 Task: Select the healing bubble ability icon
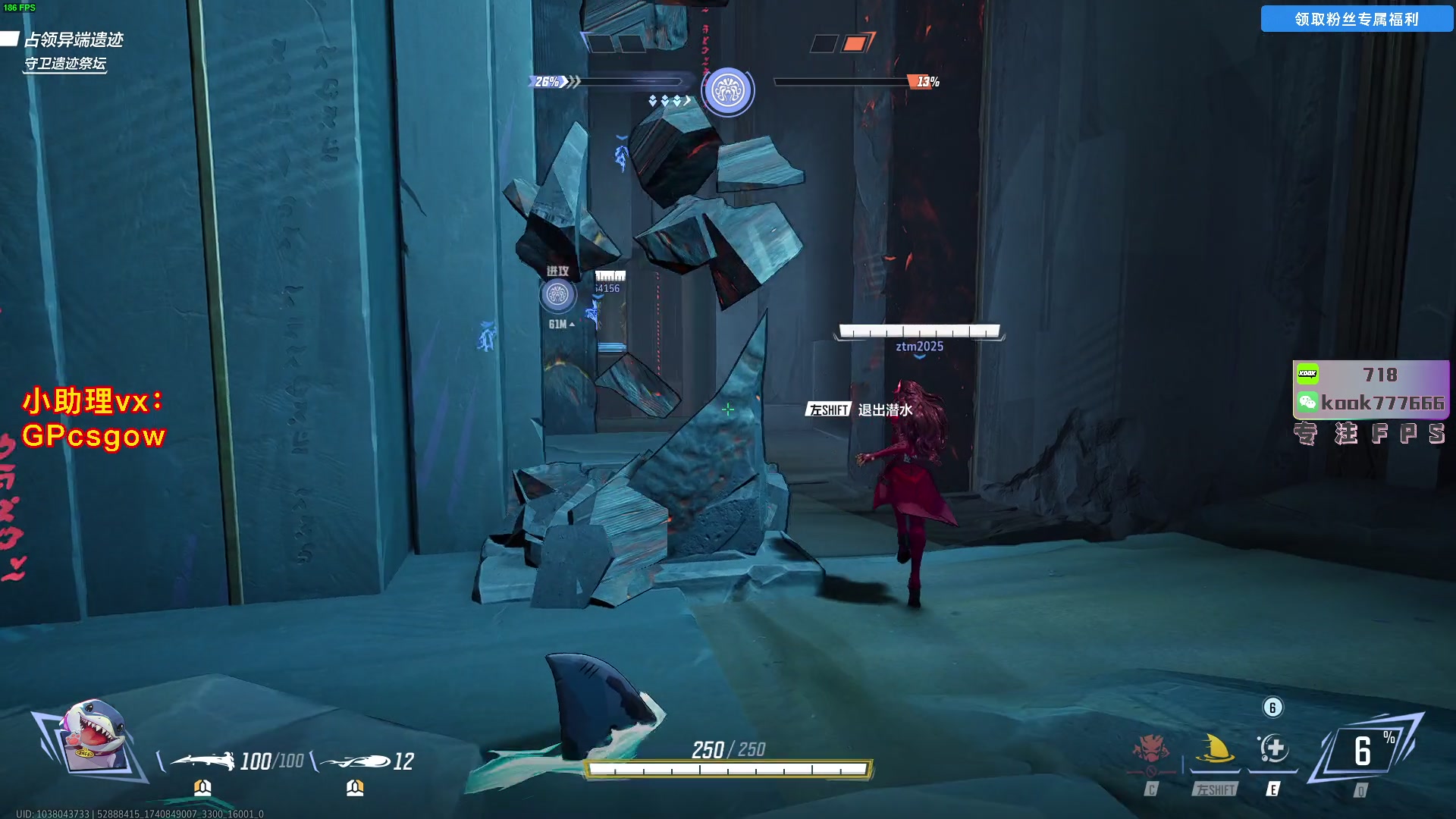click(x=1273, y=749)
